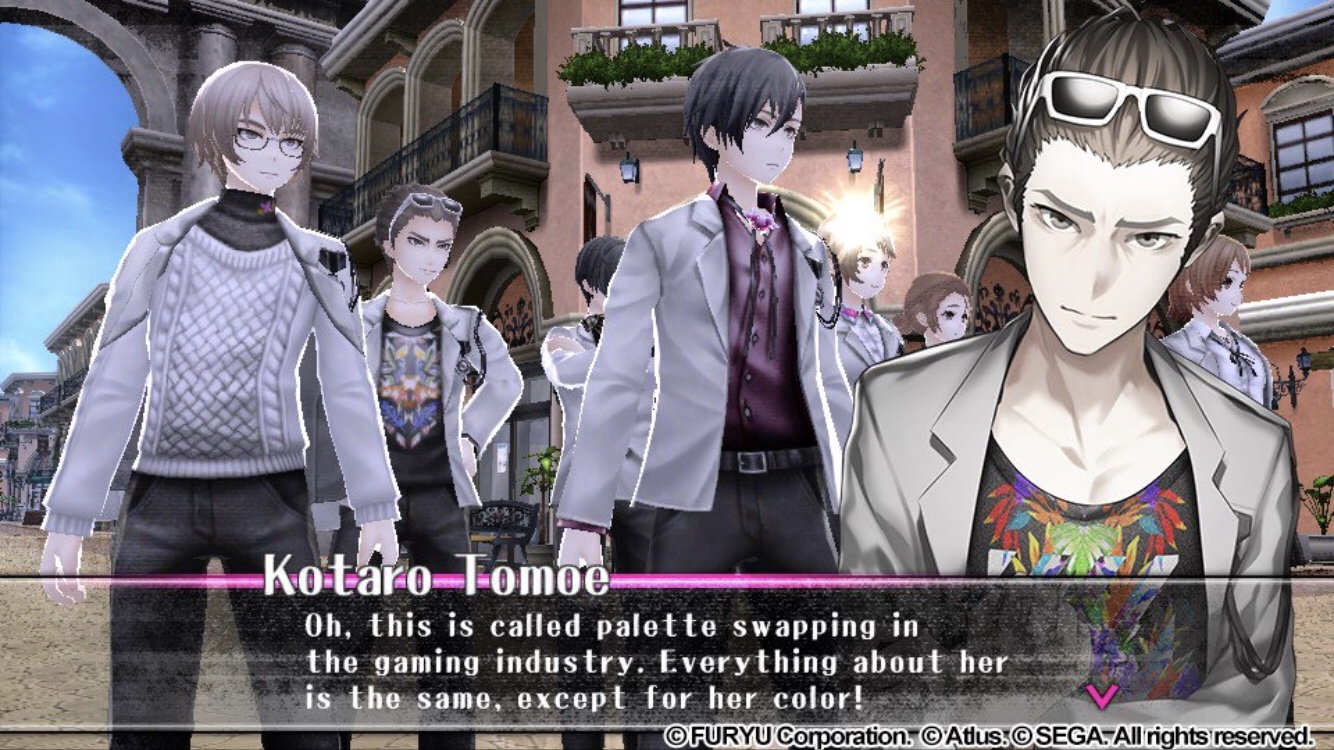Advance dialogue with the pink arrow indicator
The height and width of the screenshot is (750, 1334).
click(x=1100, y=694)
